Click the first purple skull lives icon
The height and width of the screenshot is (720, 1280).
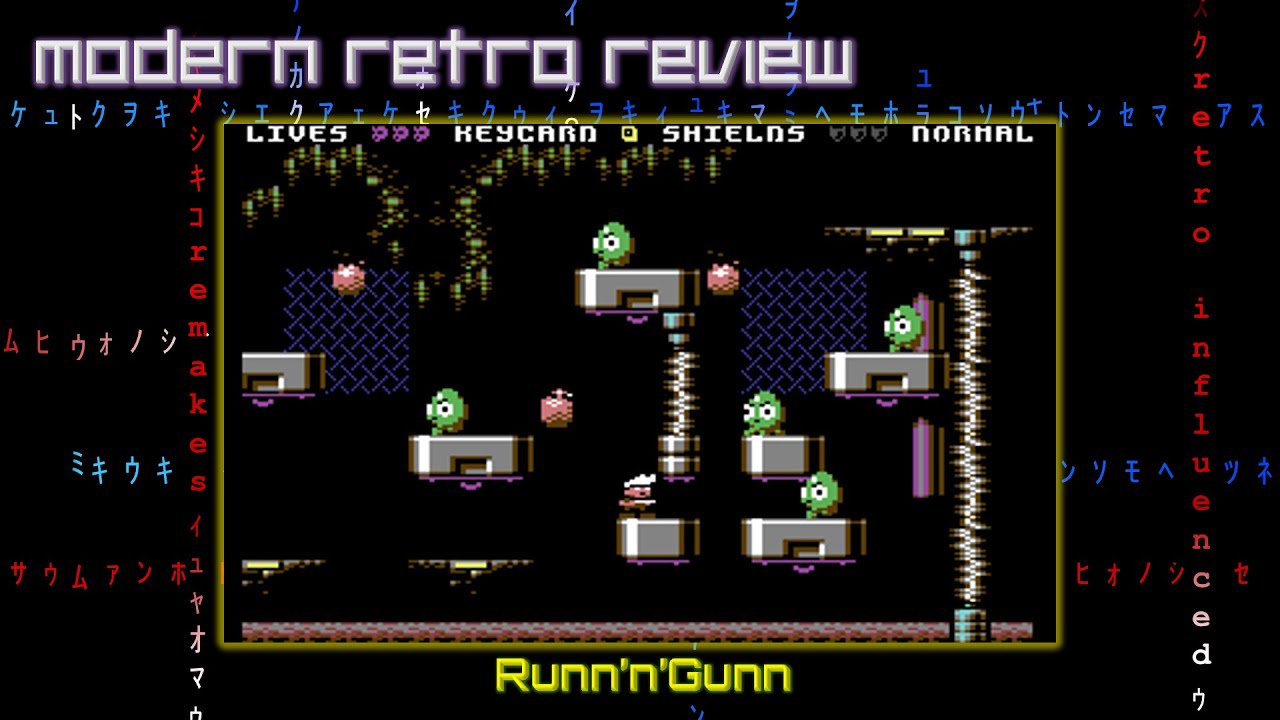[x=378, y=135]
